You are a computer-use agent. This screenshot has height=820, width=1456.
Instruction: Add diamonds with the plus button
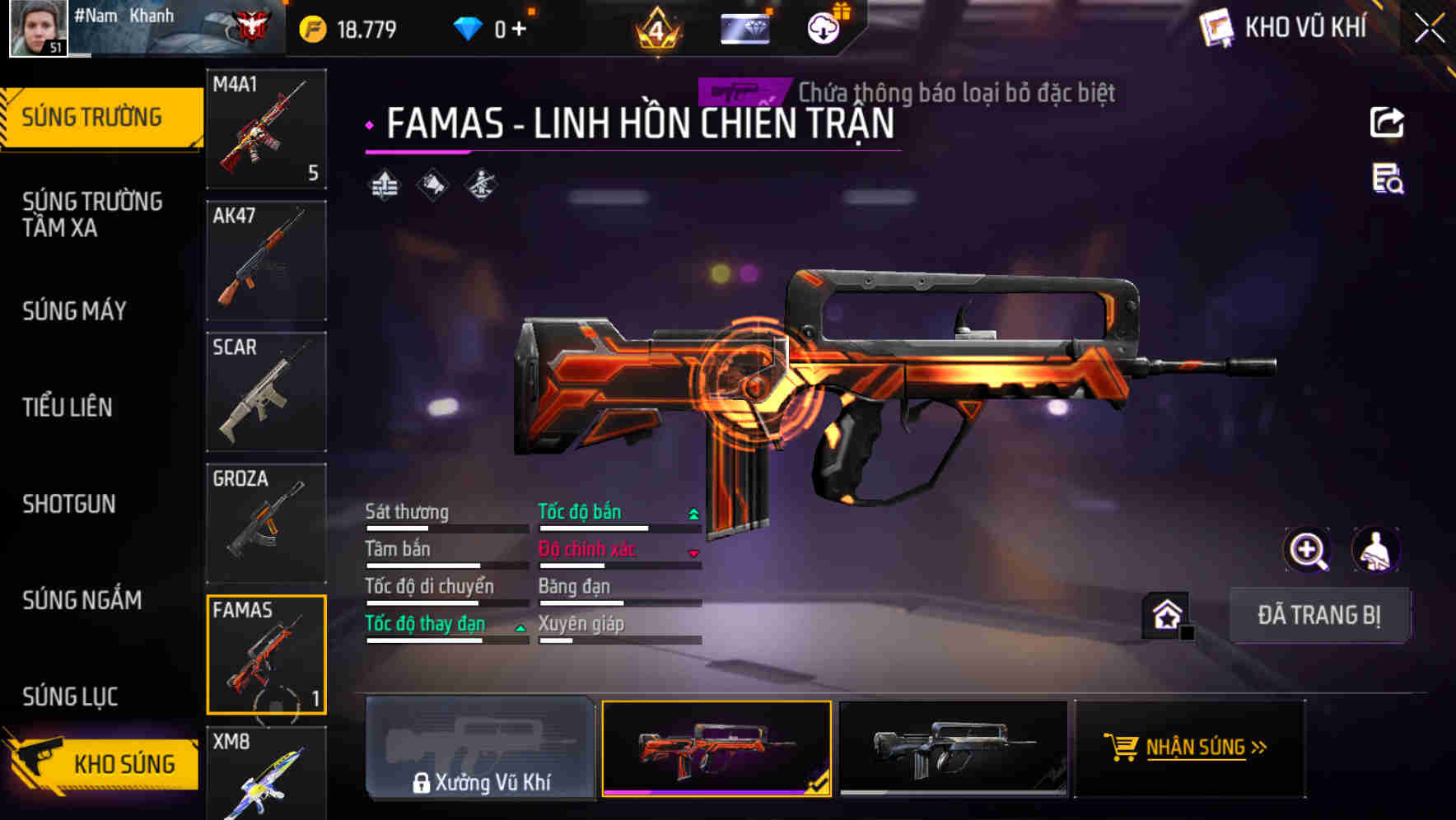point(519,30)
